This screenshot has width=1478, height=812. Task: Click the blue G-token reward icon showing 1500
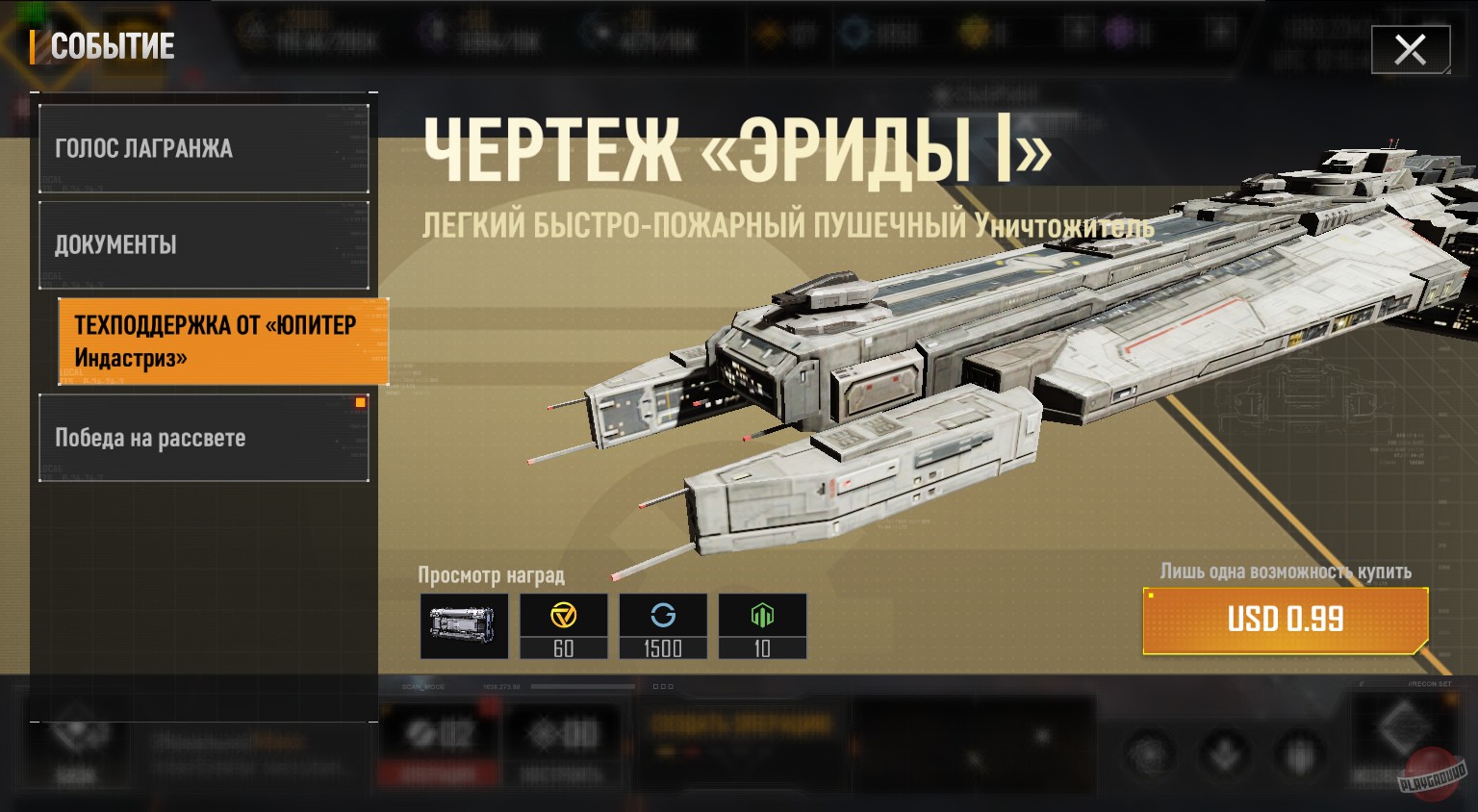click(663, 625)
